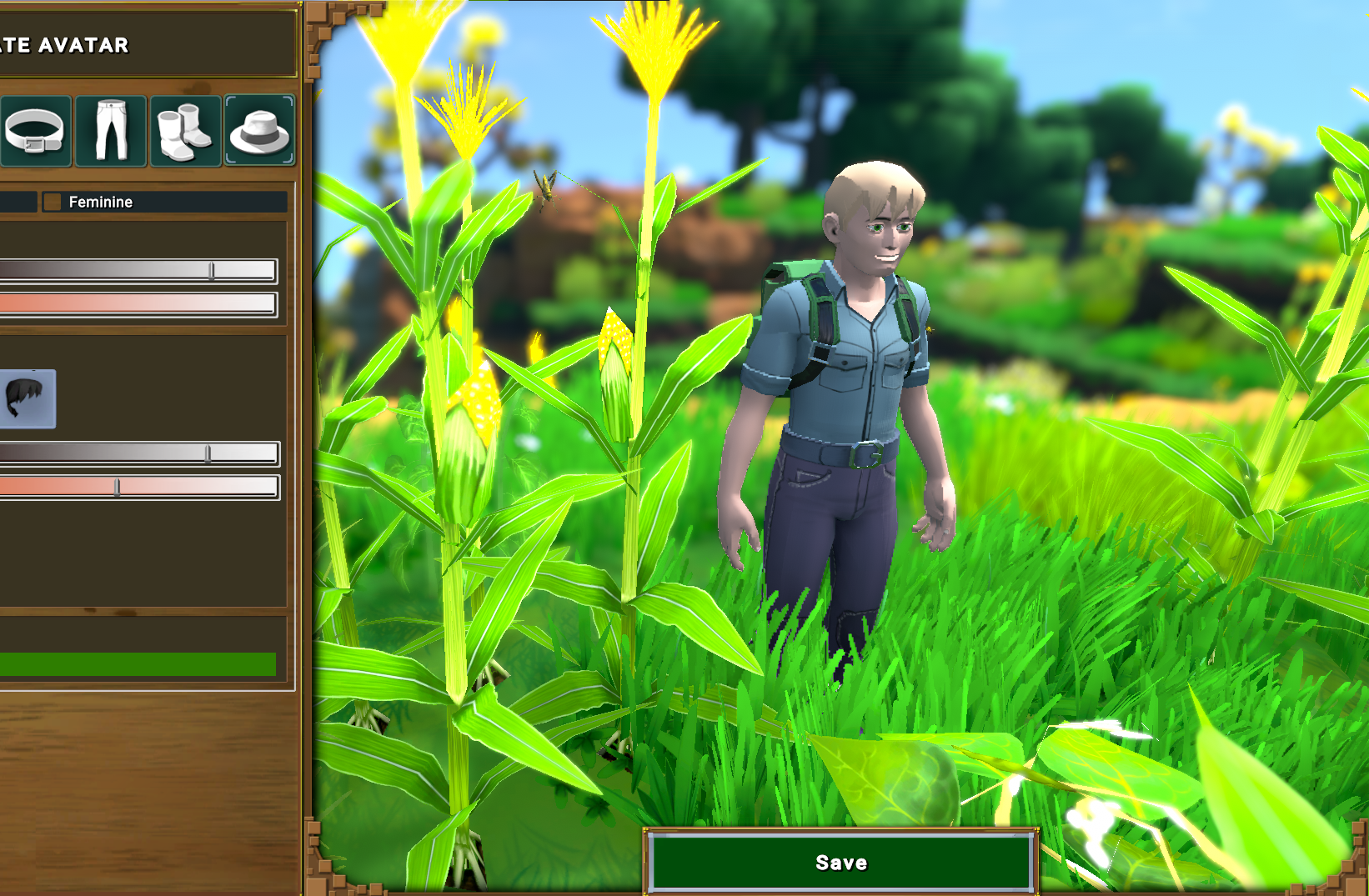Set the pink slider below the hair thumbnail
This screenshot has width=1369, height=896.
click(x=118, y=488)
